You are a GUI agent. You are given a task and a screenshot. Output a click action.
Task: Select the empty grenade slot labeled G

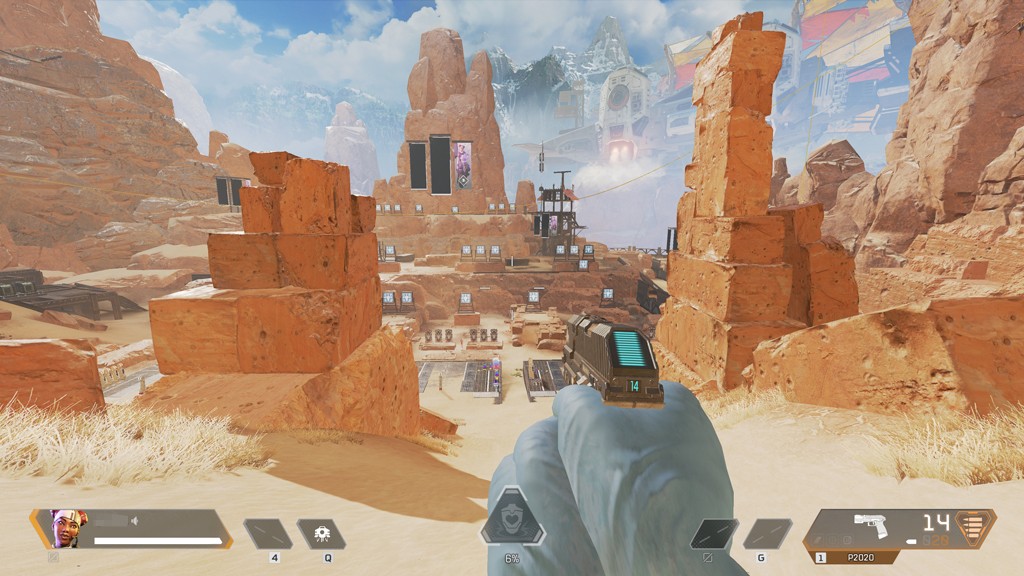767,534
